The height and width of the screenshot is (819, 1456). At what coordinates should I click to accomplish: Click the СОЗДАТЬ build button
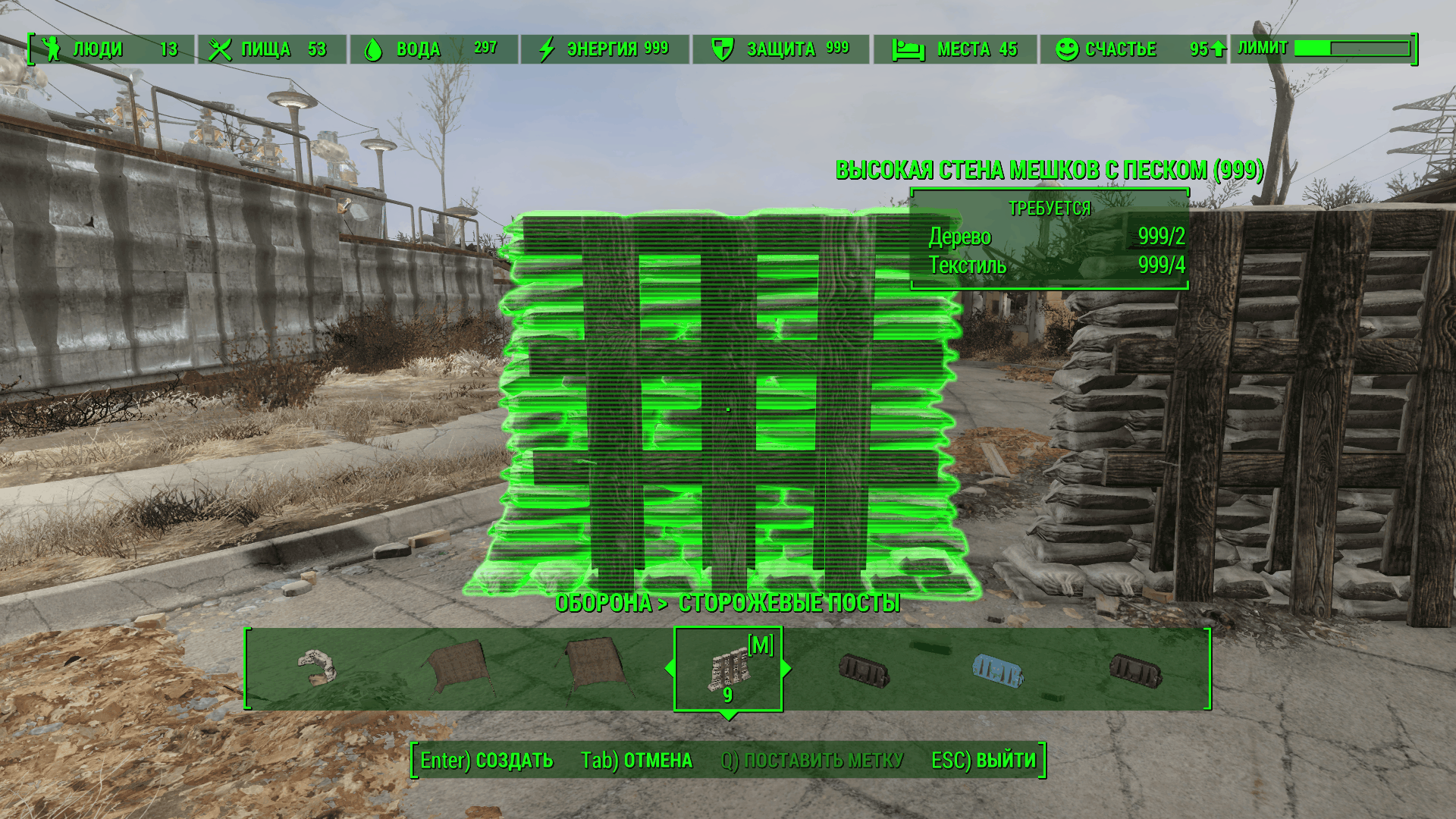487,761
